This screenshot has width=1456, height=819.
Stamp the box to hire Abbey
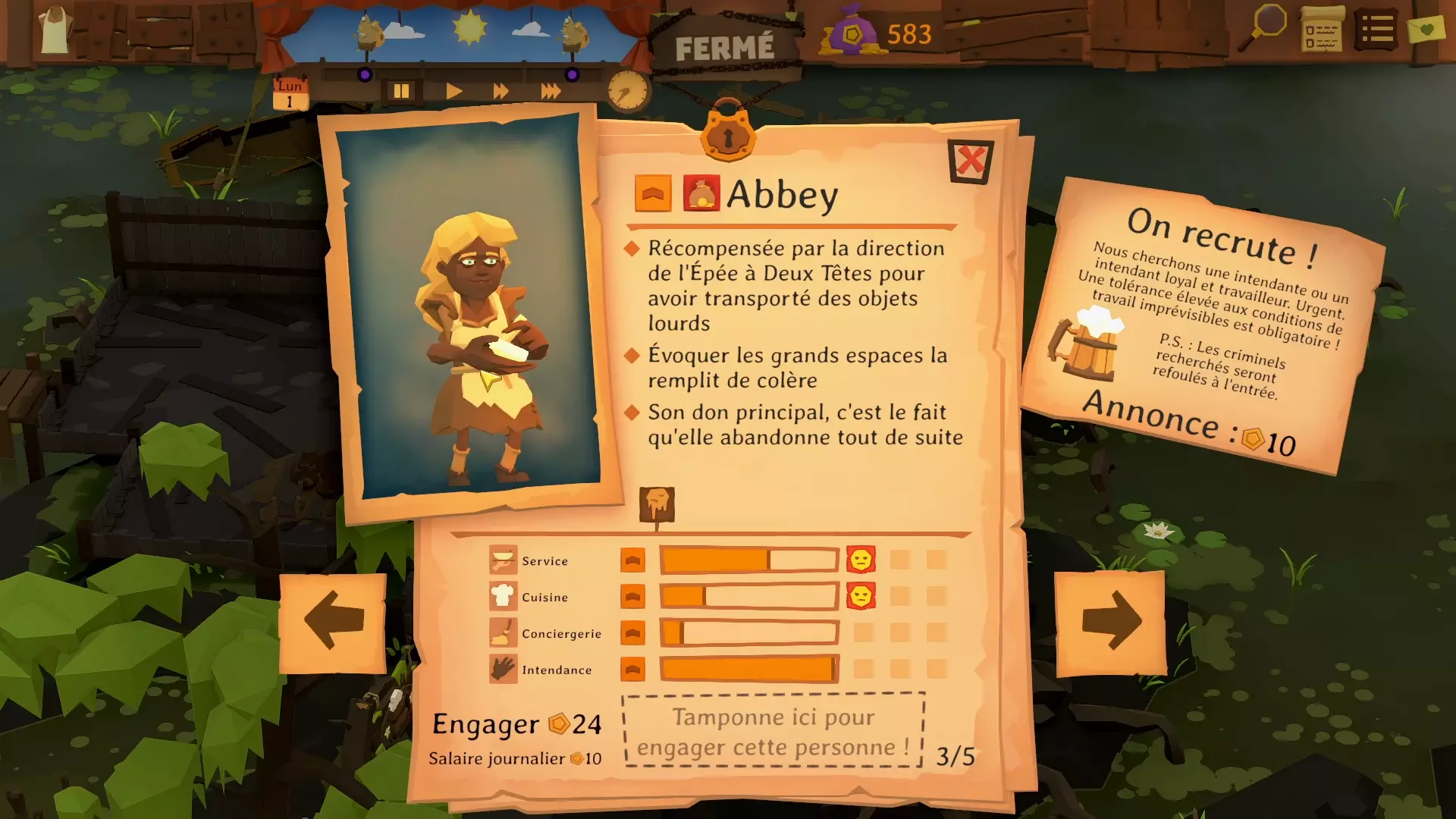[773, 731]
